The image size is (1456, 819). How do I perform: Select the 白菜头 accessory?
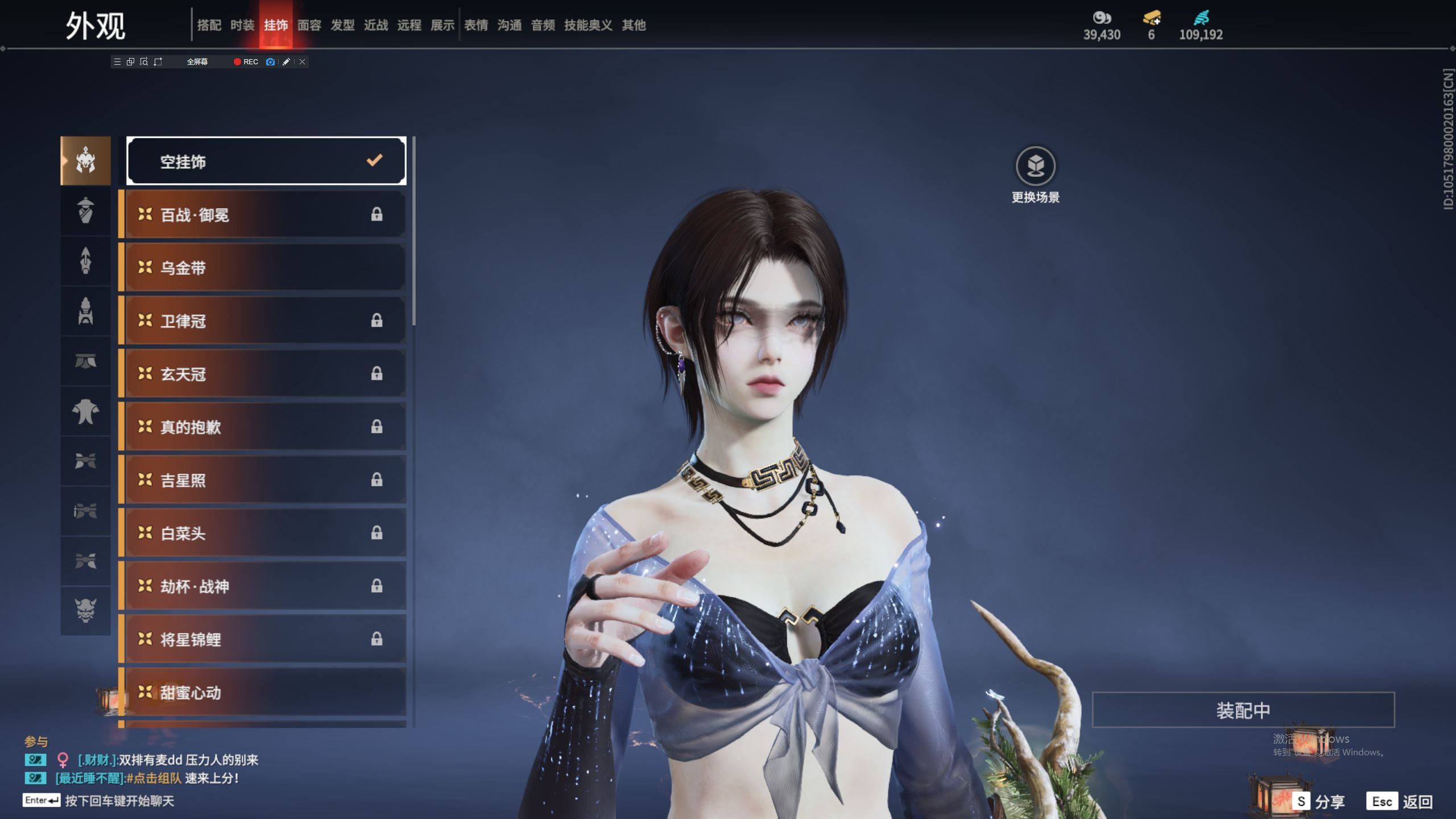265,533
